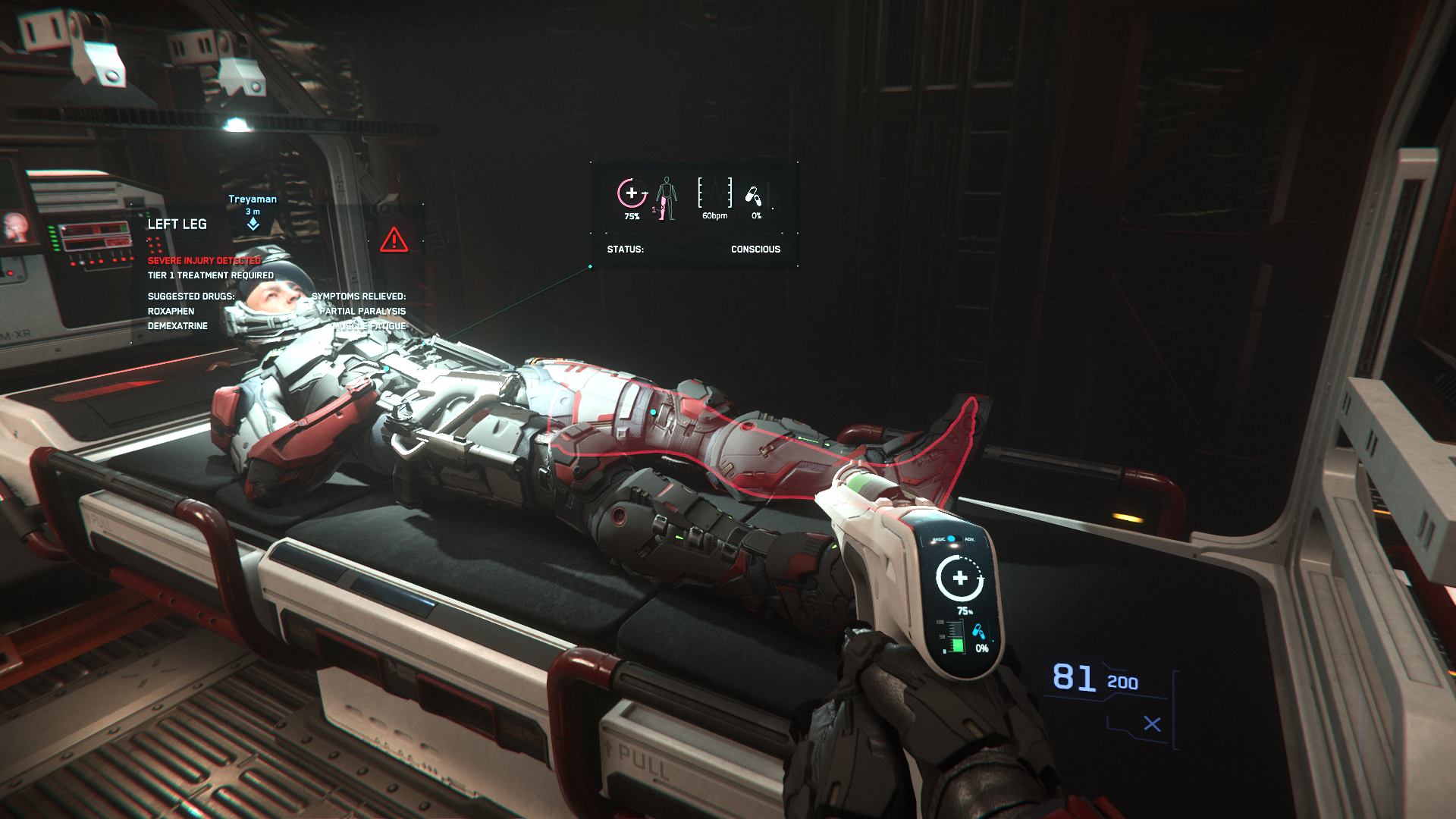Image resolution: width=1456 pixels, height=819 pixels.
Task: Switch to ADV mode on the med gun
Action: pyautogui.click(x=969, y=540)
